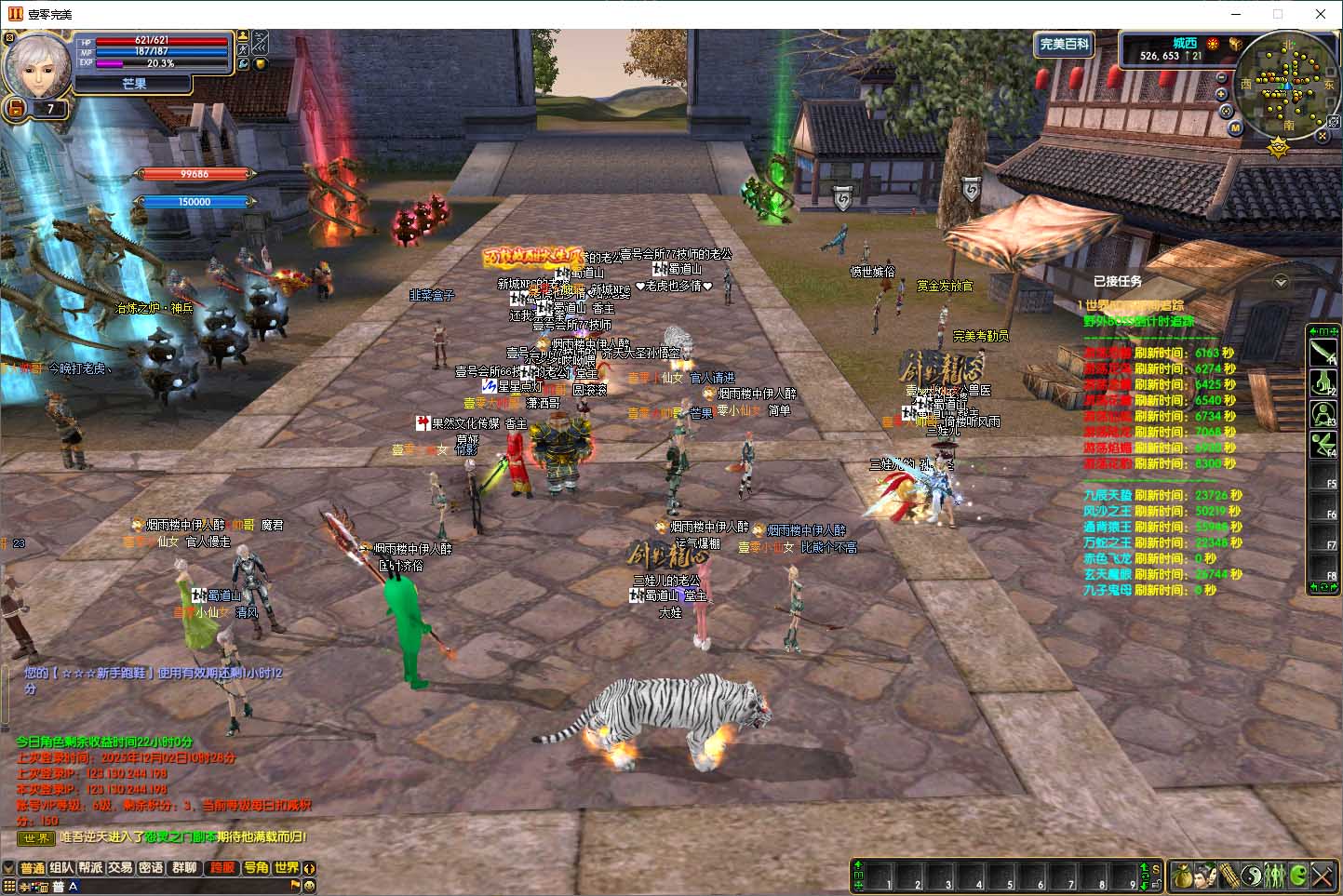Toggle the hotbar lock icon
This screenshot has height=896, width=1343.
[1156, 883]
